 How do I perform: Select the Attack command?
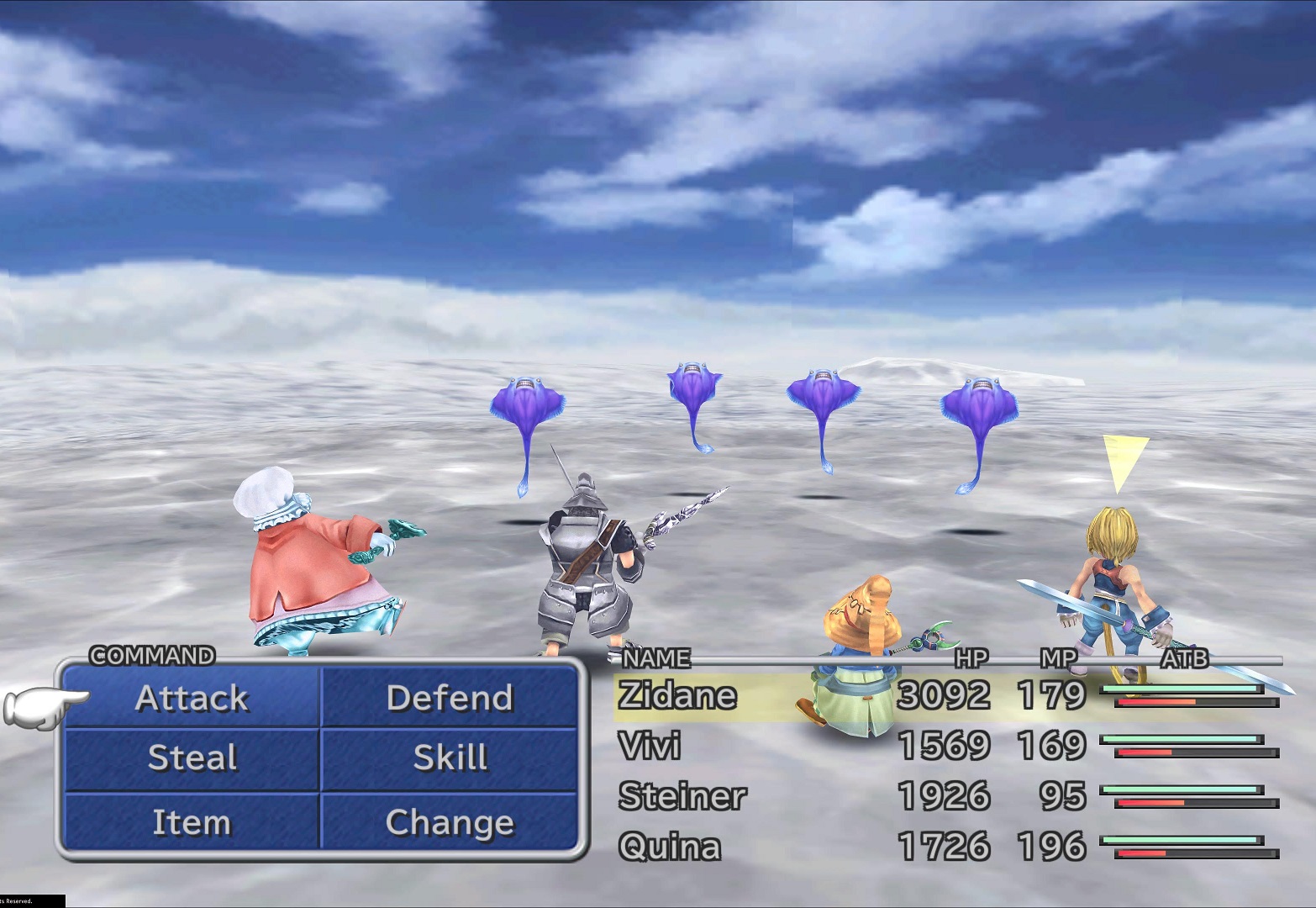(x=192, y=698)
